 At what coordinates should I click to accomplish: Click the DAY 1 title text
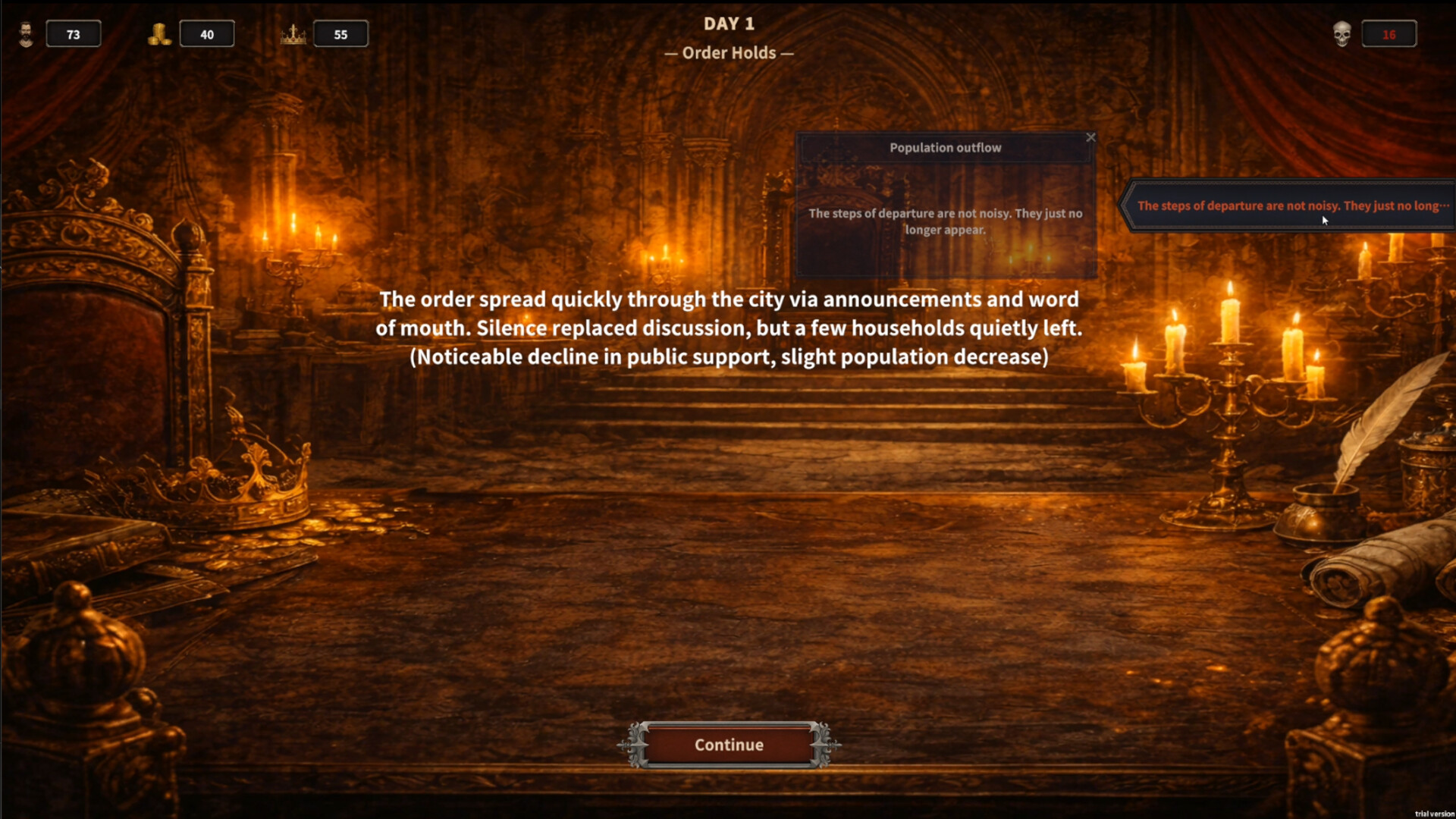(729, 24)
